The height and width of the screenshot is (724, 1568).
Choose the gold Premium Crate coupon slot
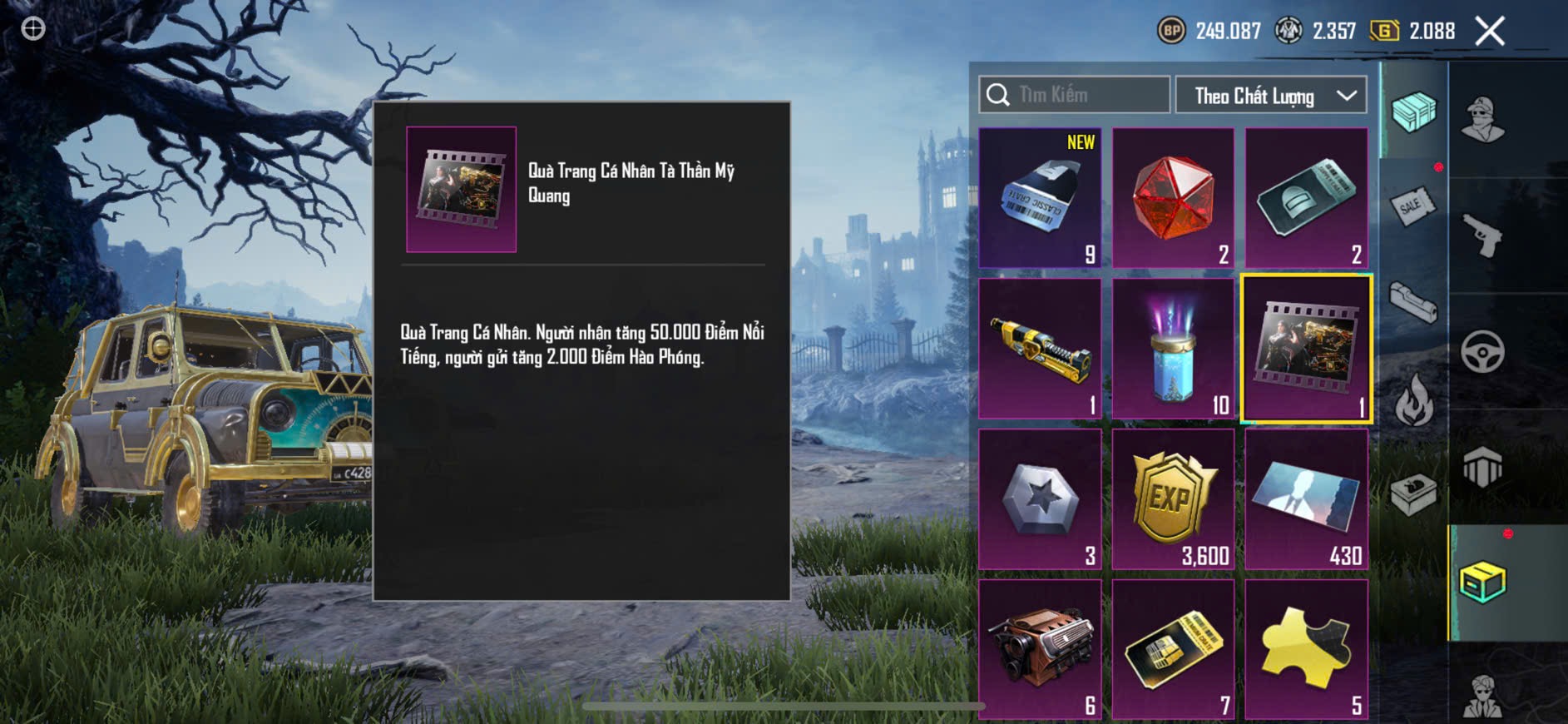pyautogui.click(x=1173, y=649)
